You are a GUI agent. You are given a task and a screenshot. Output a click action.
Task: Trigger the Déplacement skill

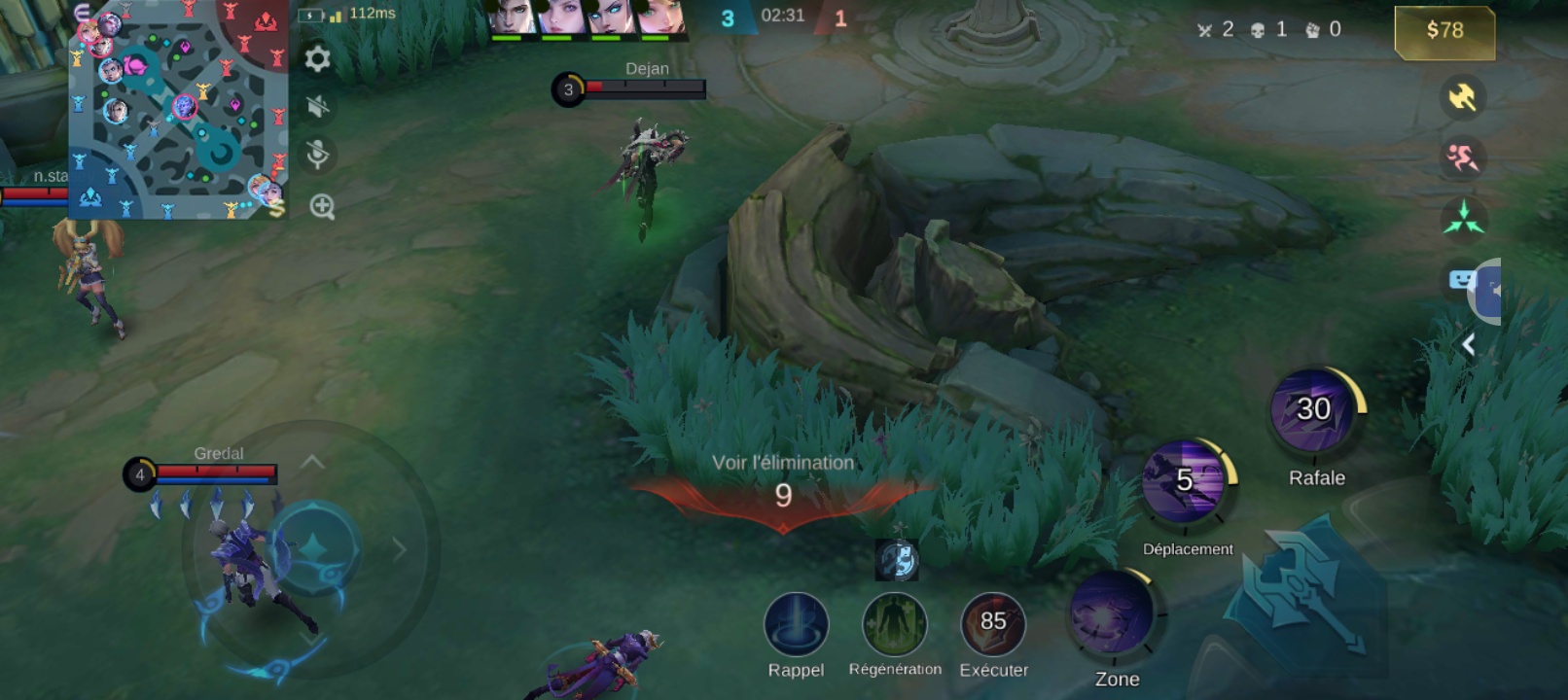(1185, 482)
